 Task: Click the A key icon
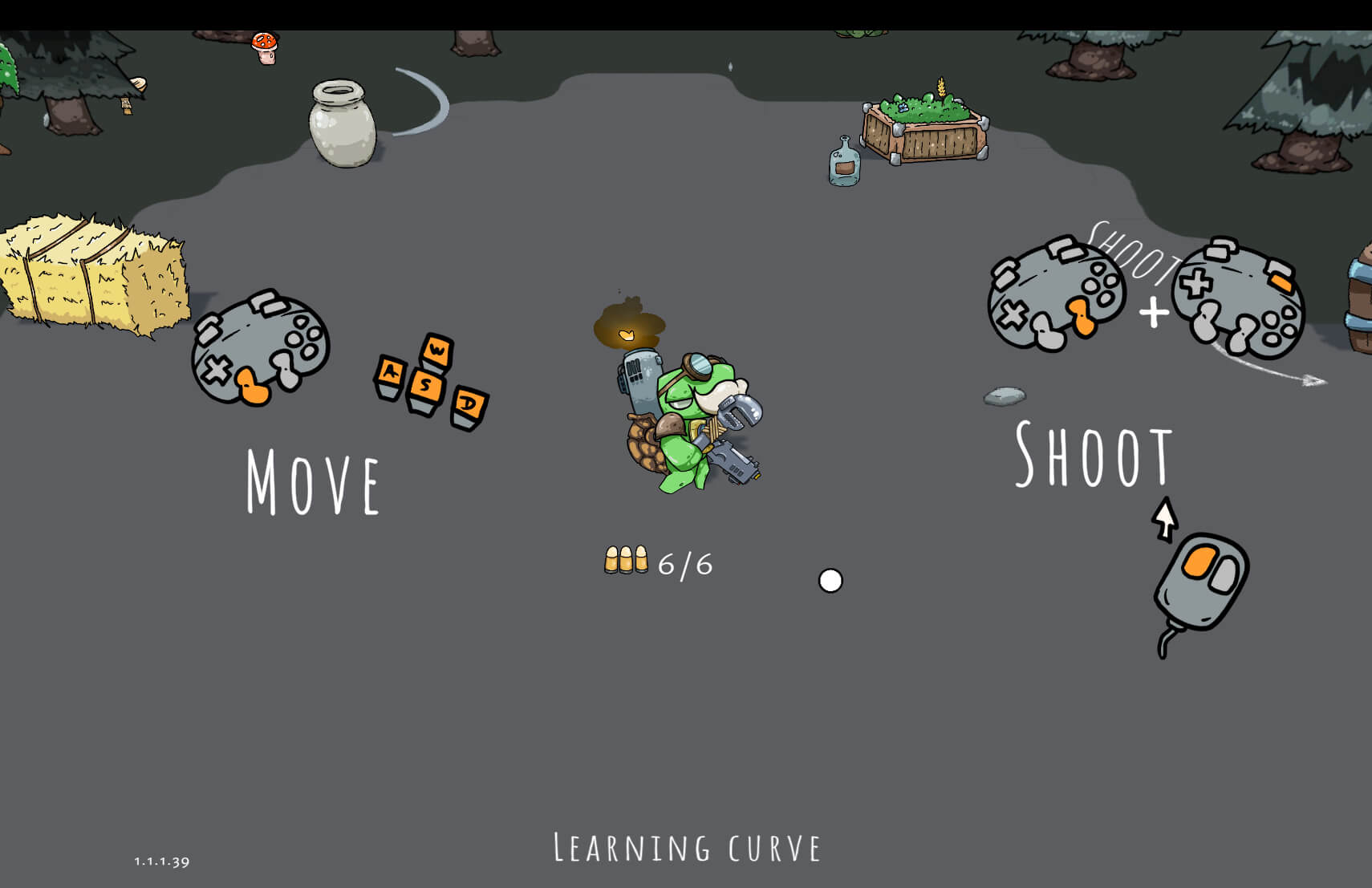point(391,374)
